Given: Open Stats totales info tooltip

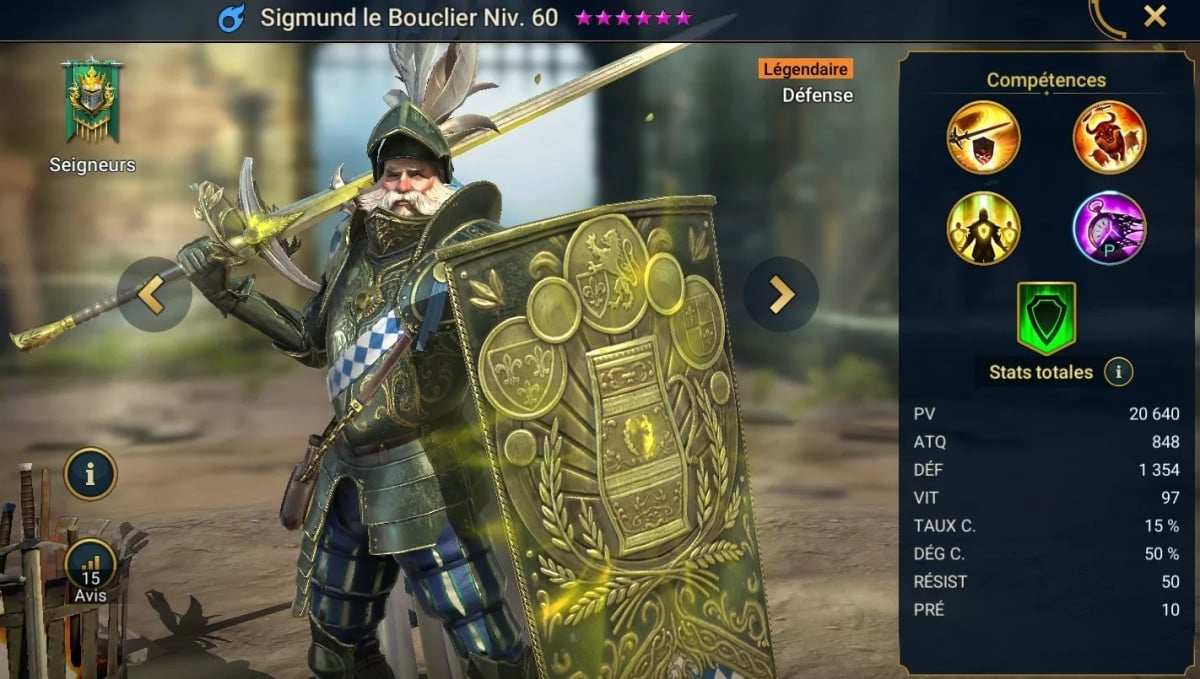Looking at the screenshot, I should pos(1118,373).
